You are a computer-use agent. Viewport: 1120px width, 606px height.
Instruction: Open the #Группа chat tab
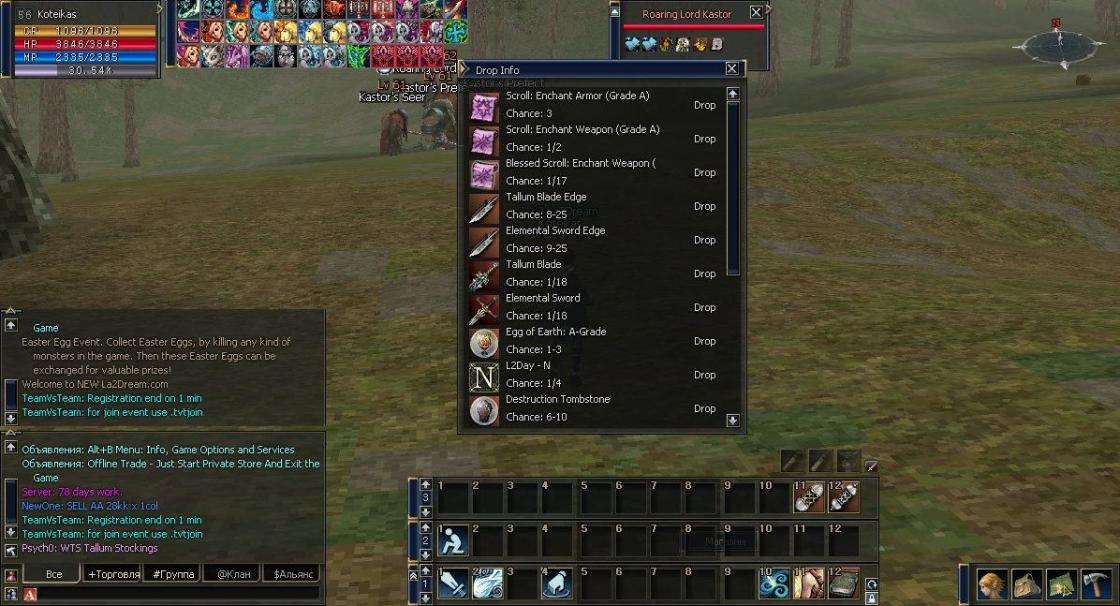pos(172,574)
